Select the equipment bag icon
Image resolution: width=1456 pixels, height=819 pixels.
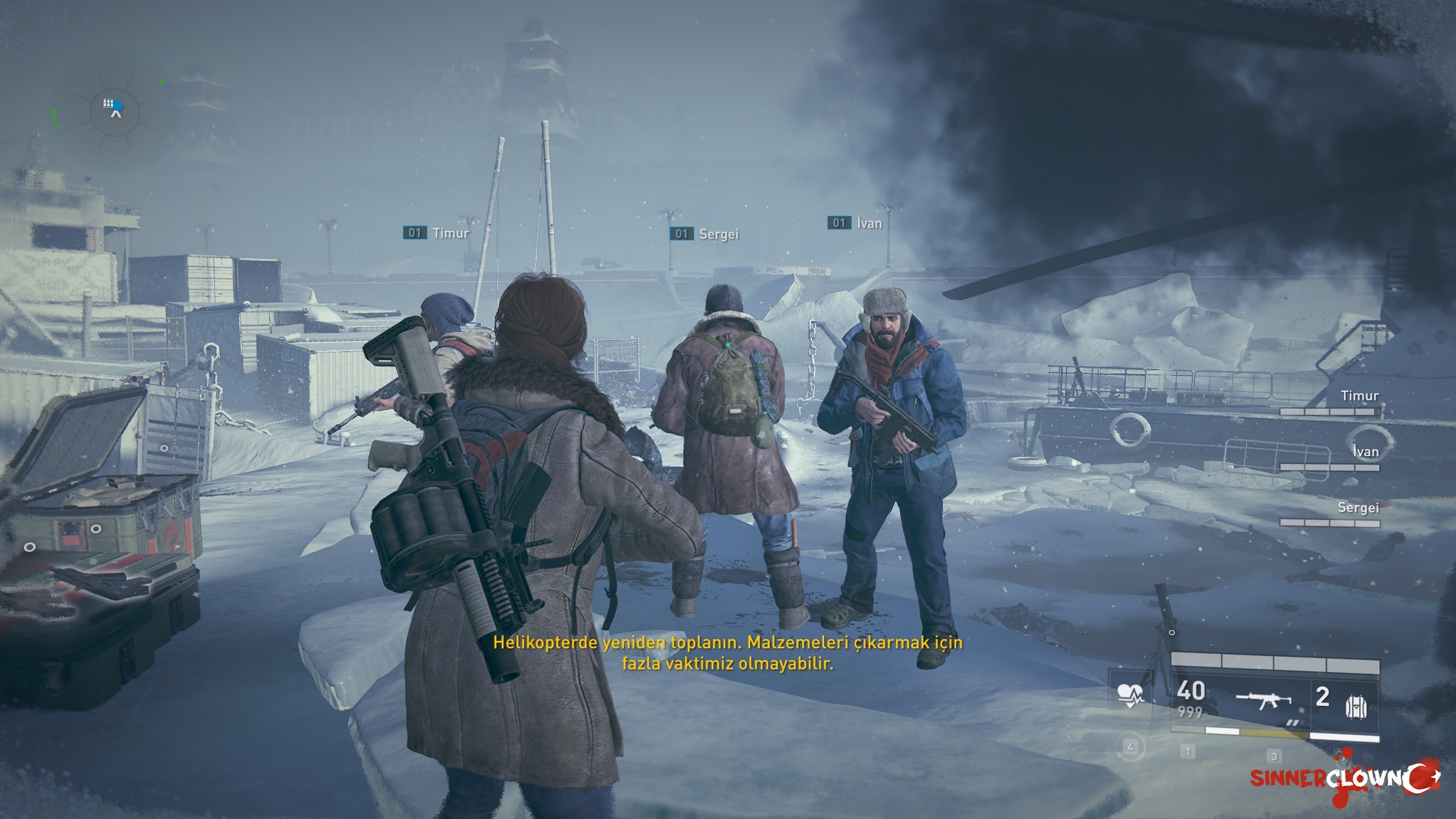(1356, 707)
